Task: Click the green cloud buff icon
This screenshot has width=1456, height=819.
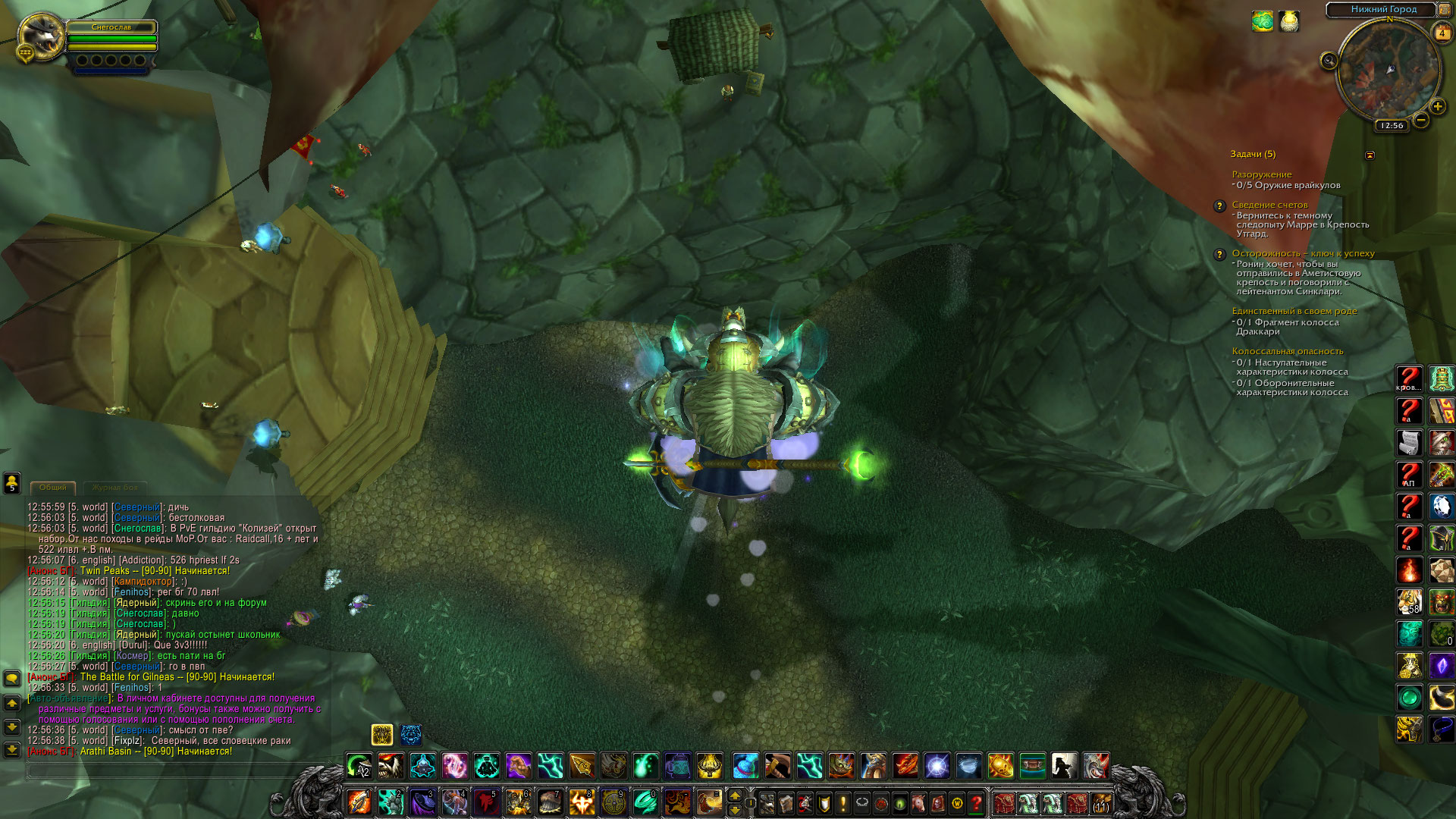Action: point(1263,21)
